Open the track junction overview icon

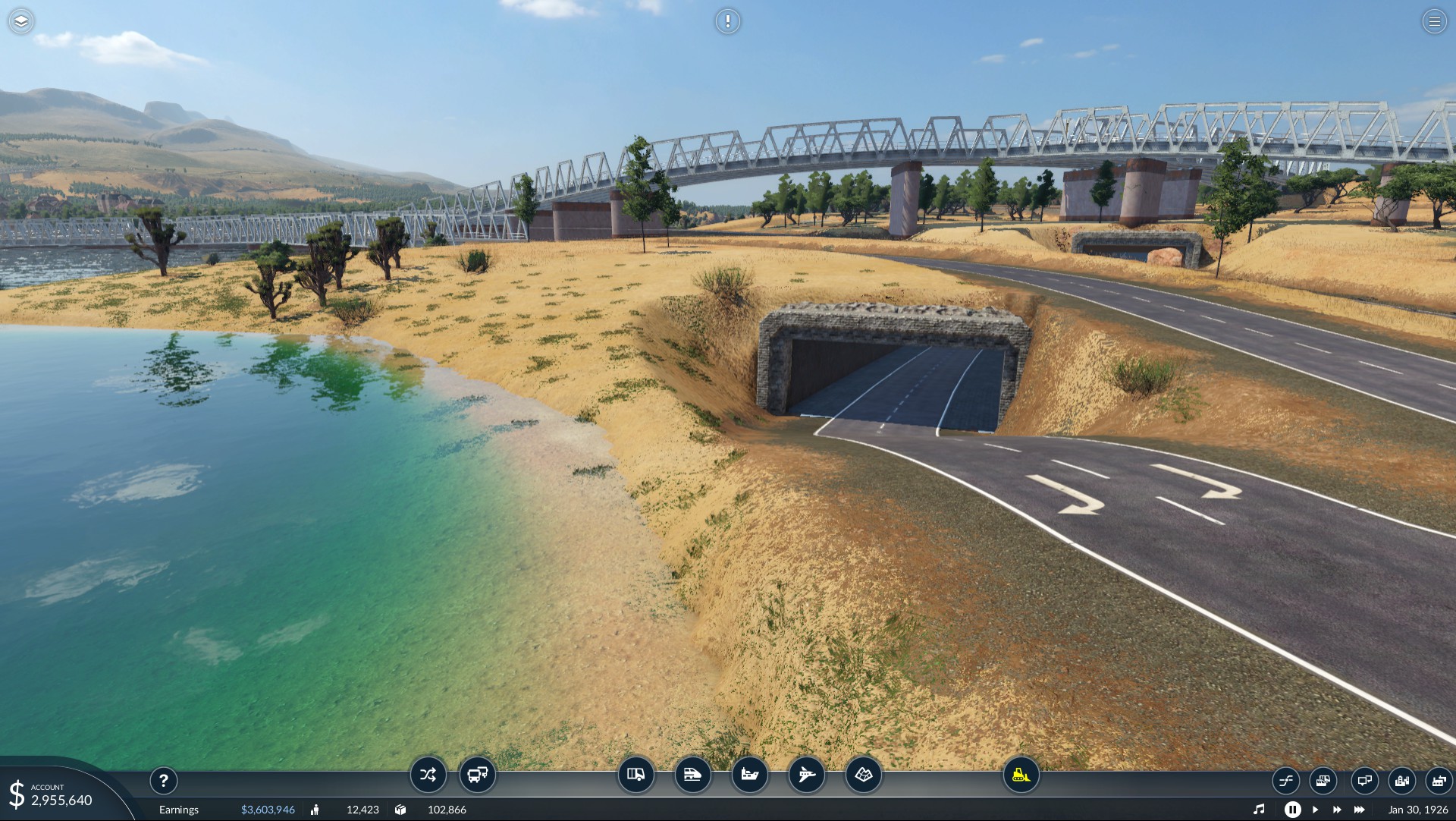[1285, 780]
